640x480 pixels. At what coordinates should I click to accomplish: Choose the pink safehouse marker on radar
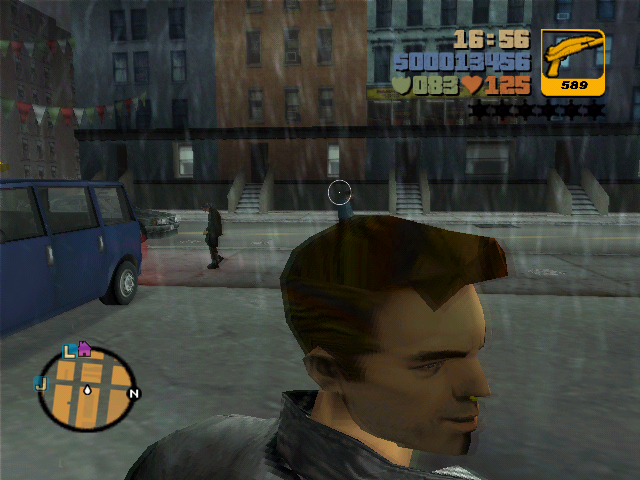pyautogui.click(x=84, y=348)
